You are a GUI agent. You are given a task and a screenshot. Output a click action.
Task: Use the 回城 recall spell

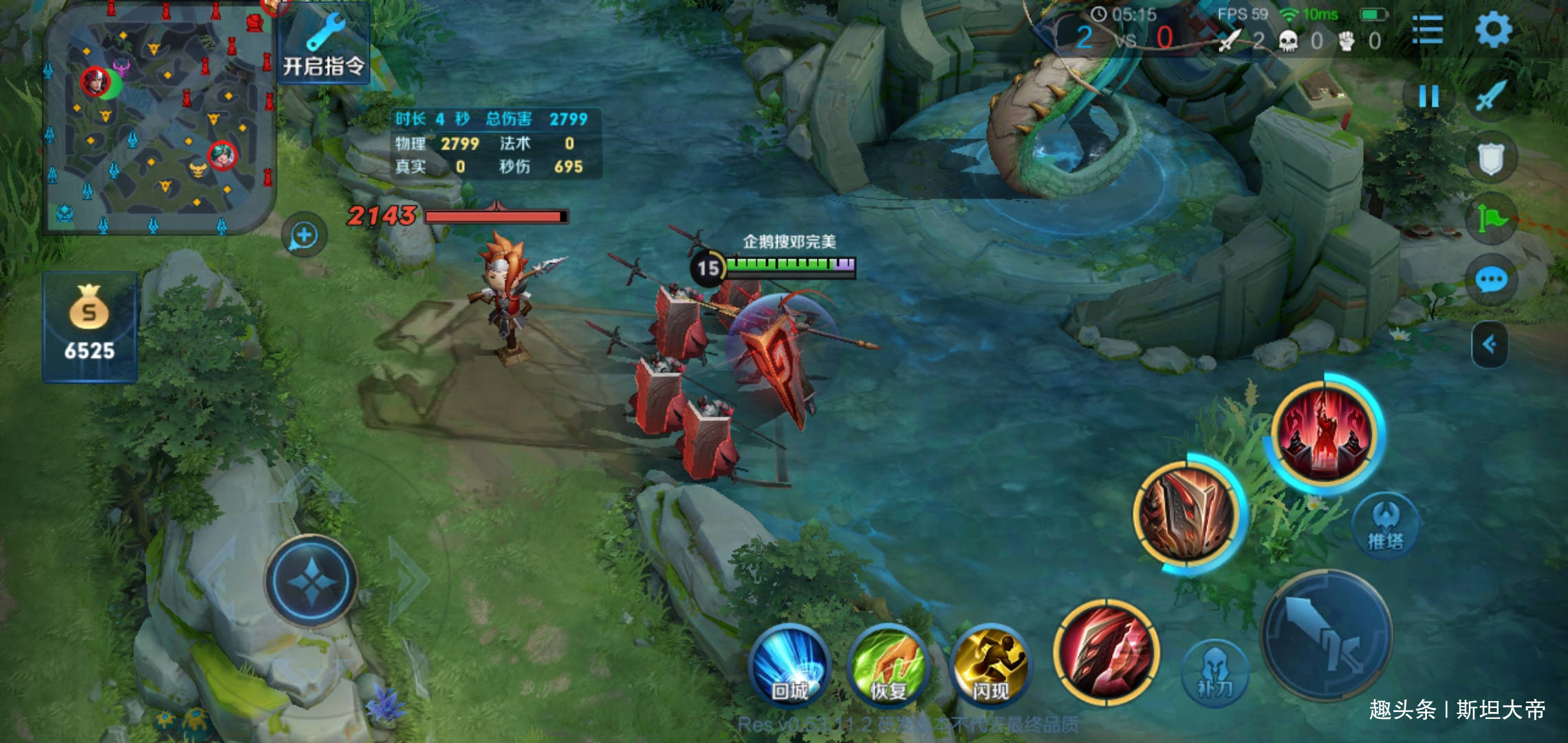pos(790,665)
